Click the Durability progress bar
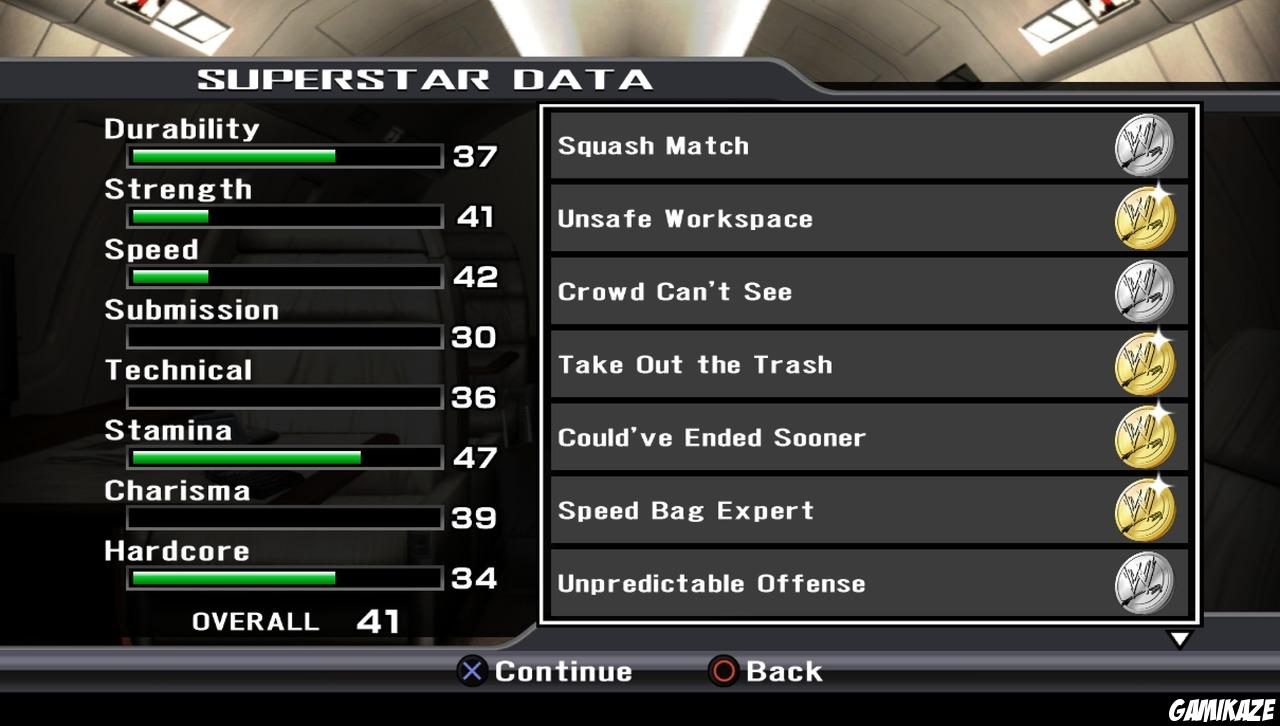The image size is (1280, 726). coord(283,157)
